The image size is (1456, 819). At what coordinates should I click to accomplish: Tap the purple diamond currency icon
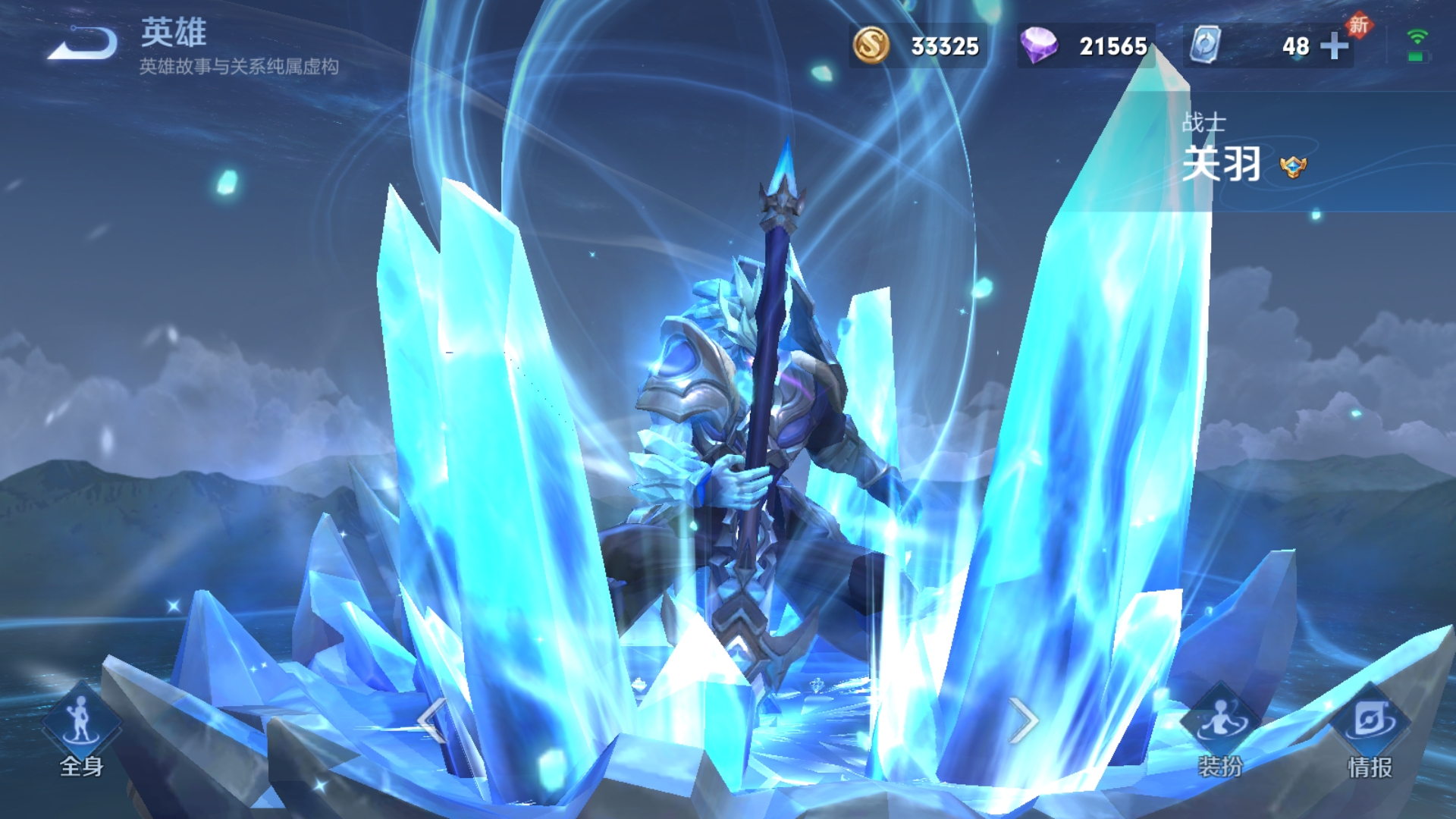coord(1038,45)
